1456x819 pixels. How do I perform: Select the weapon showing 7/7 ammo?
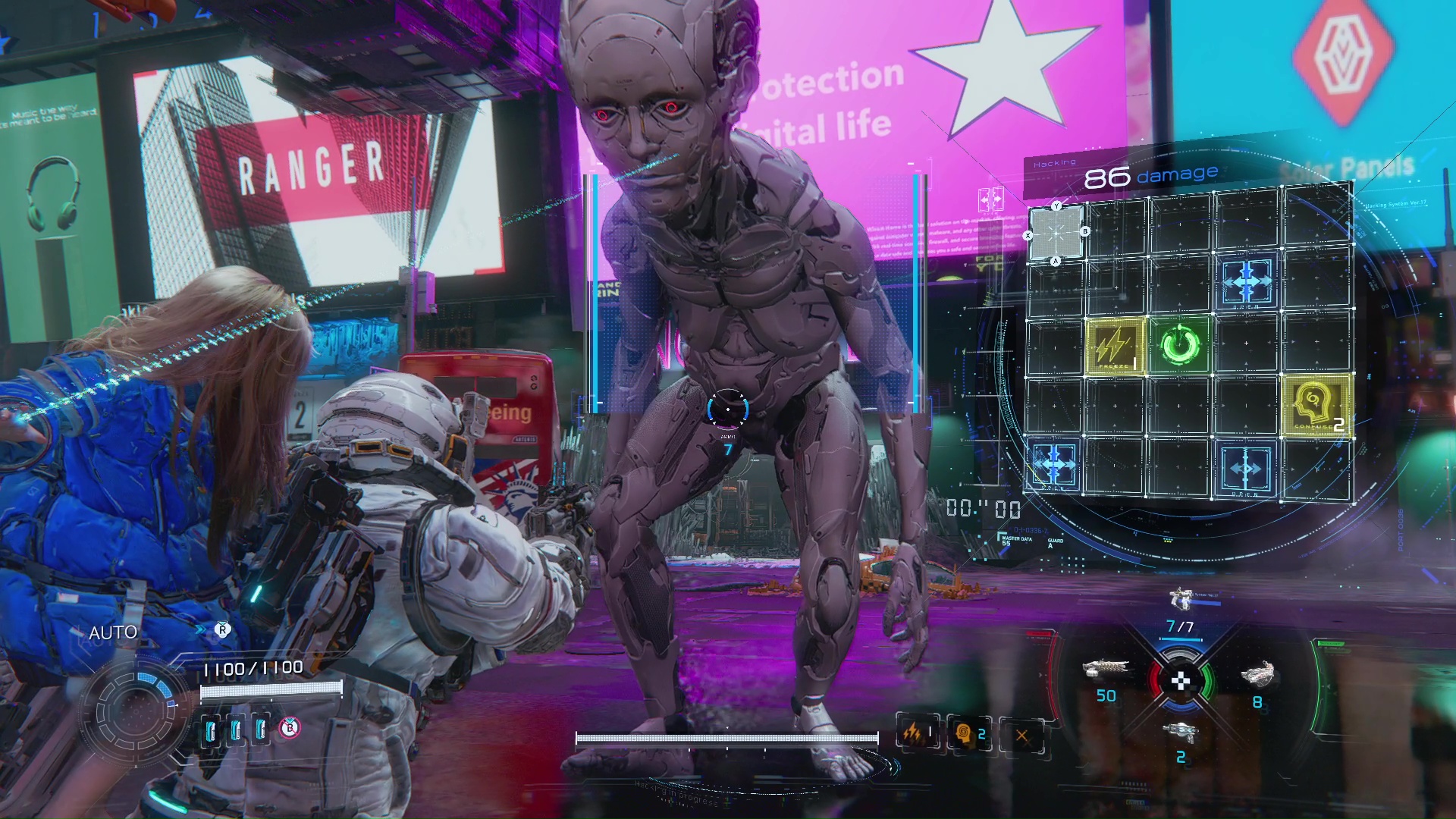1180,599
